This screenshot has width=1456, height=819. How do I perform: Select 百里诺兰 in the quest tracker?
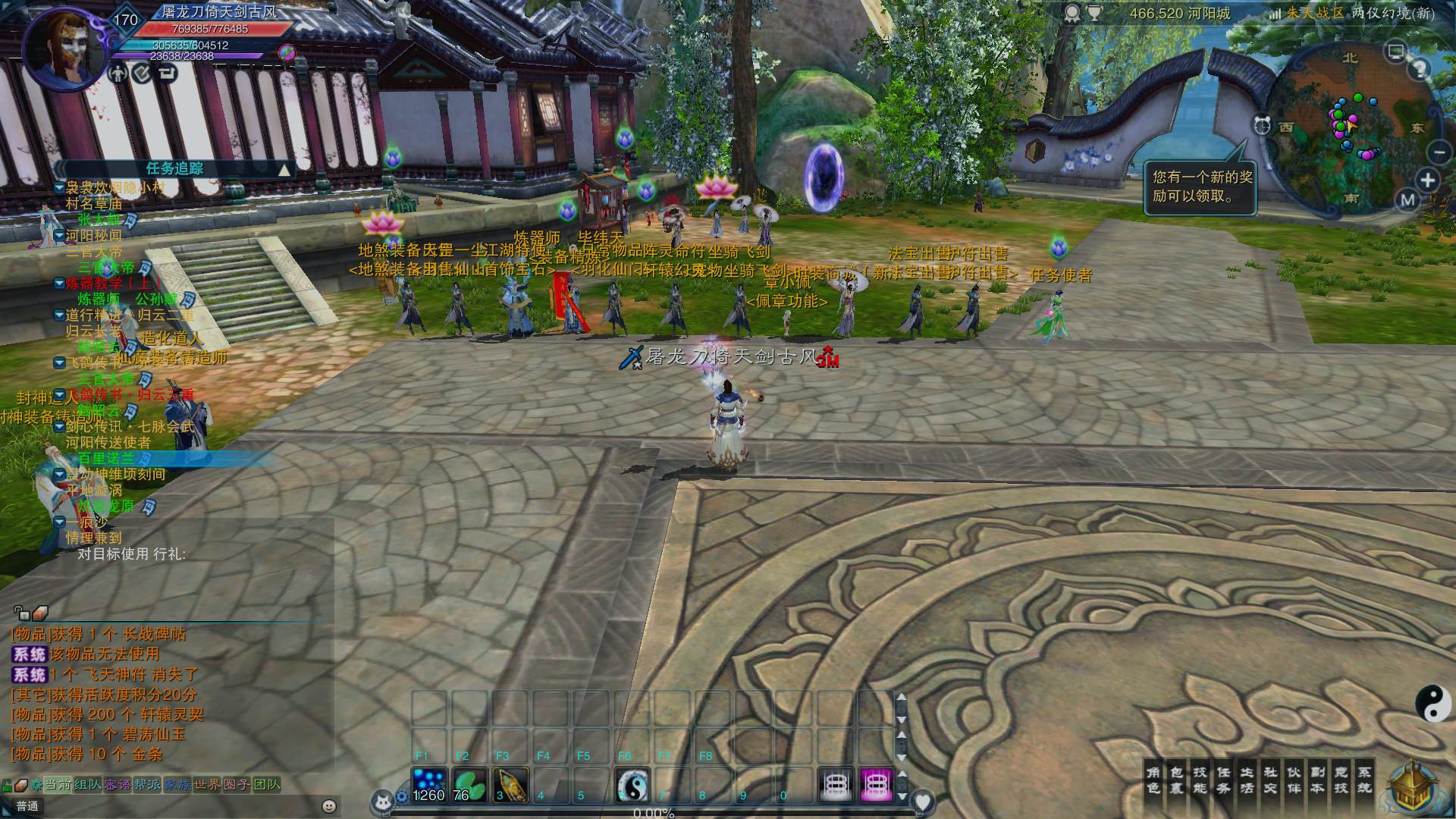tap(106, 458)
